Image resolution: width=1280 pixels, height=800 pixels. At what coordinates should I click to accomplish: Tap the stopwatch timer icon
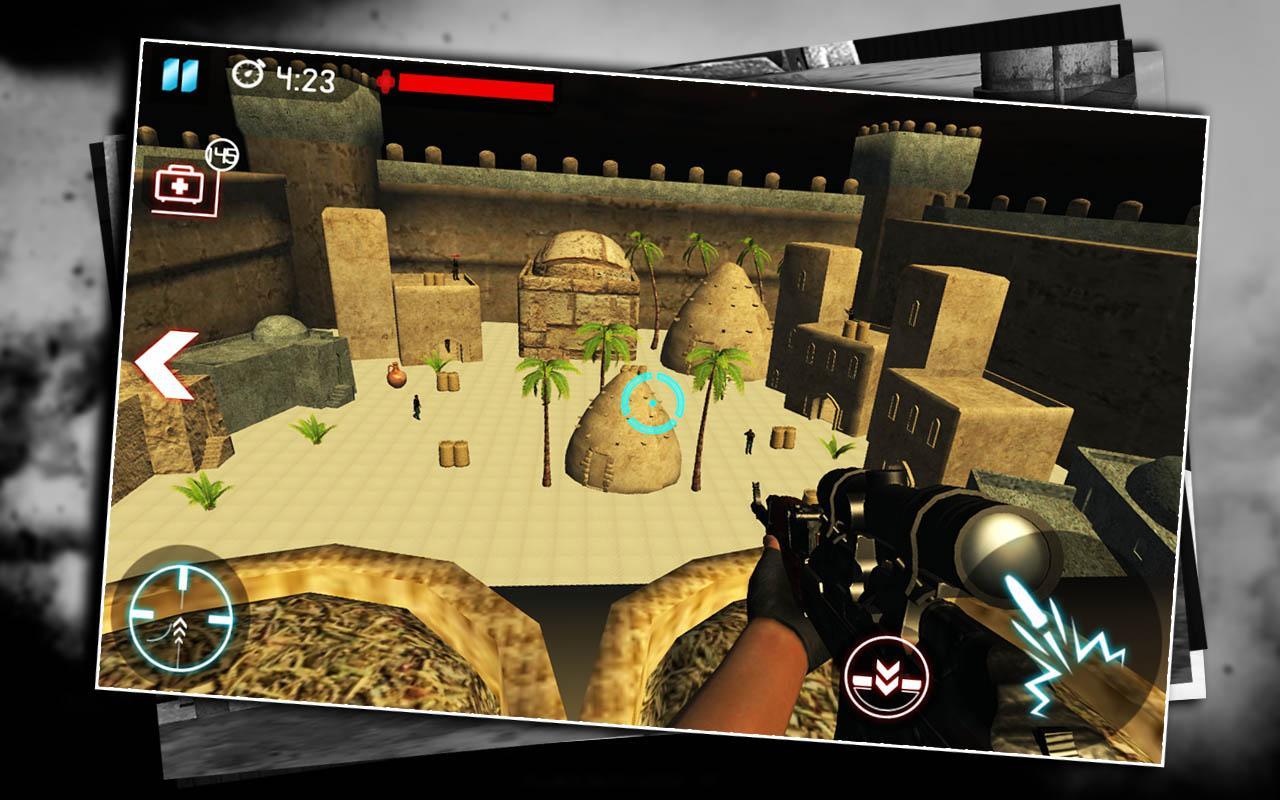click(x=248, y=74)
